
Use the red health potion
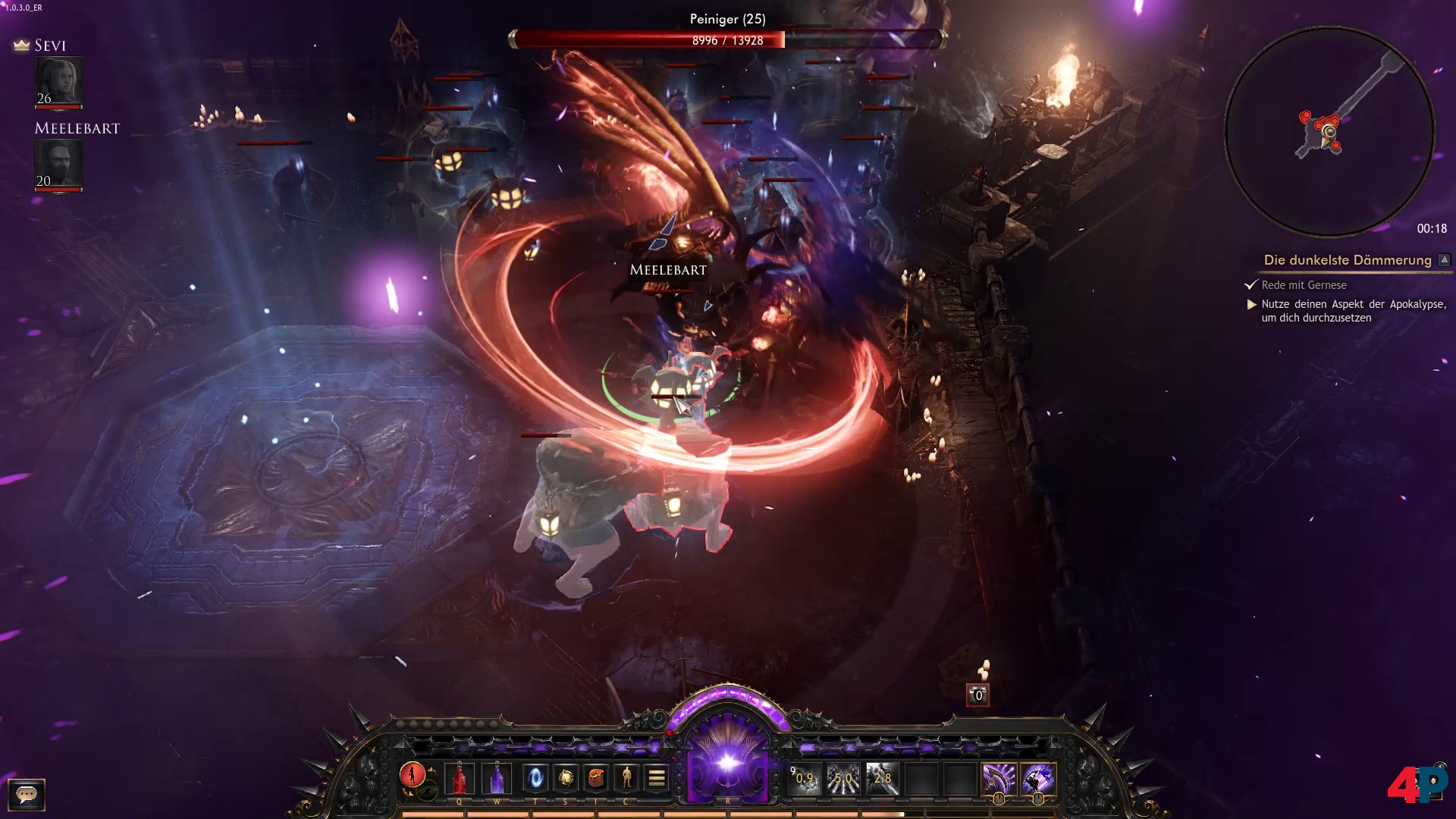tap(459, 778)
